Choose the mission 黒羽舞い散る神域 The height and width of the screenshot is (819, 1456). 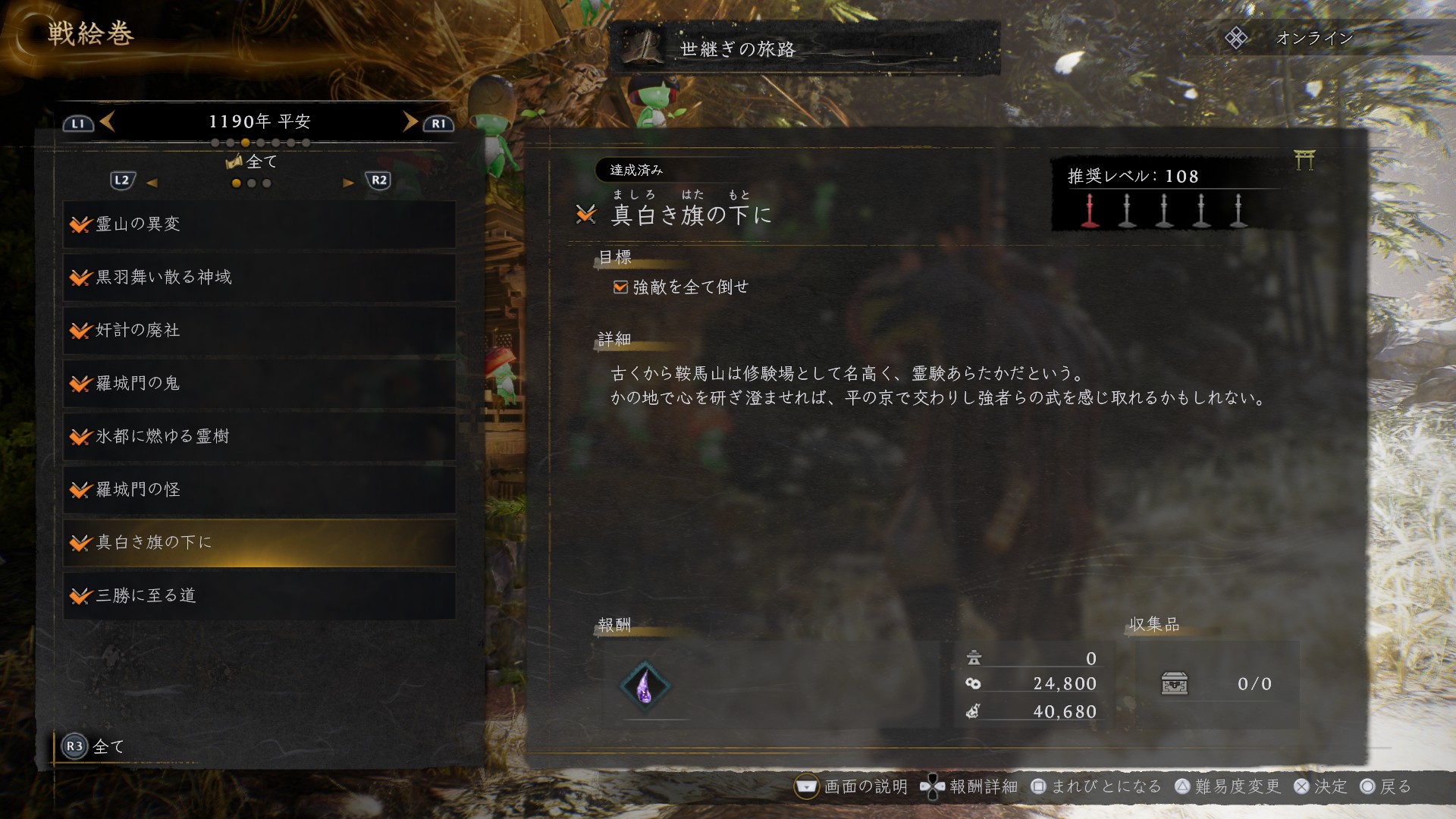pyautogui.click(x=259, y=278)
